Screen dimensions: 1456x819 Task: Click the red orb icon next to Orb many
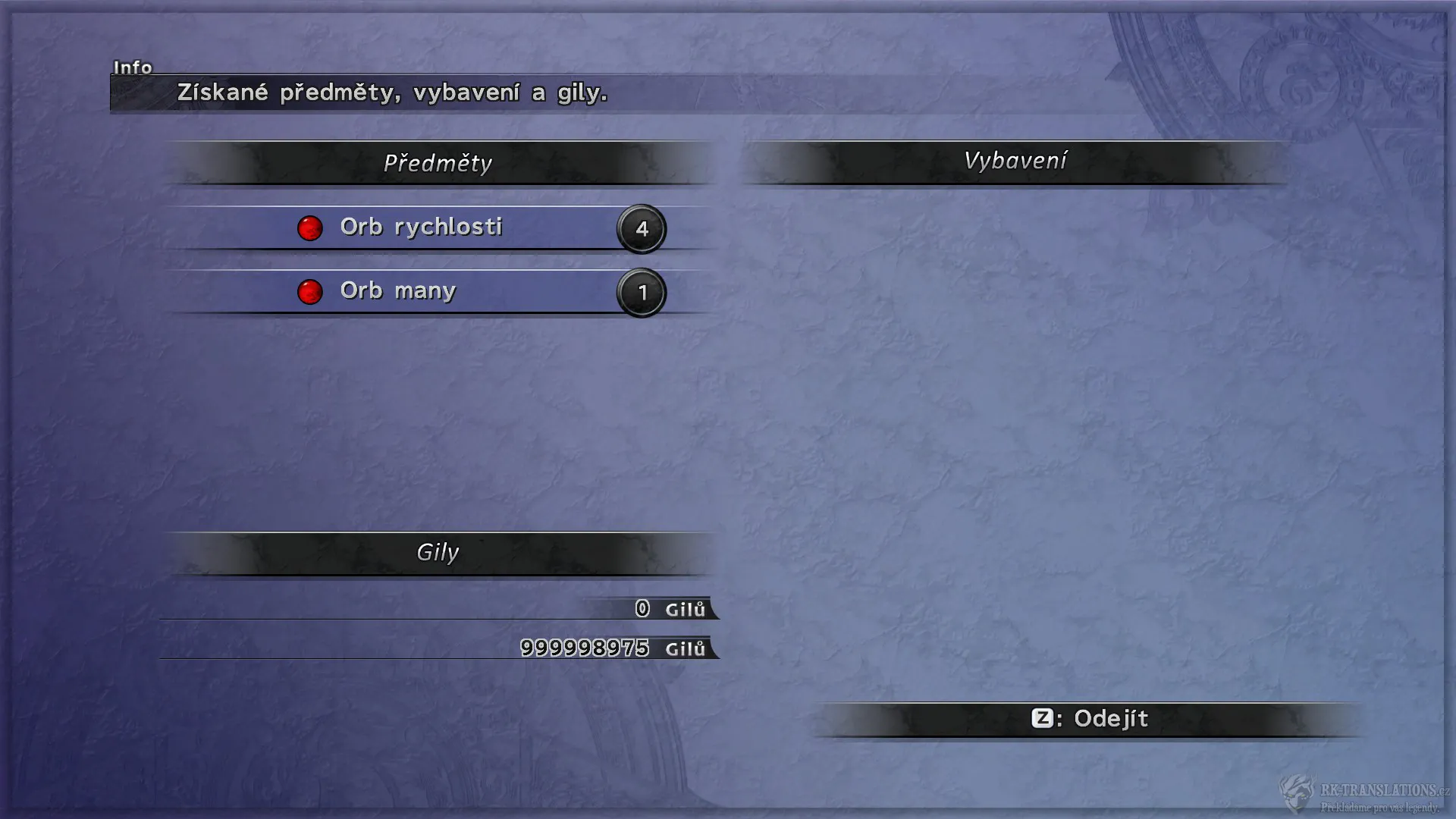[310, 293]
